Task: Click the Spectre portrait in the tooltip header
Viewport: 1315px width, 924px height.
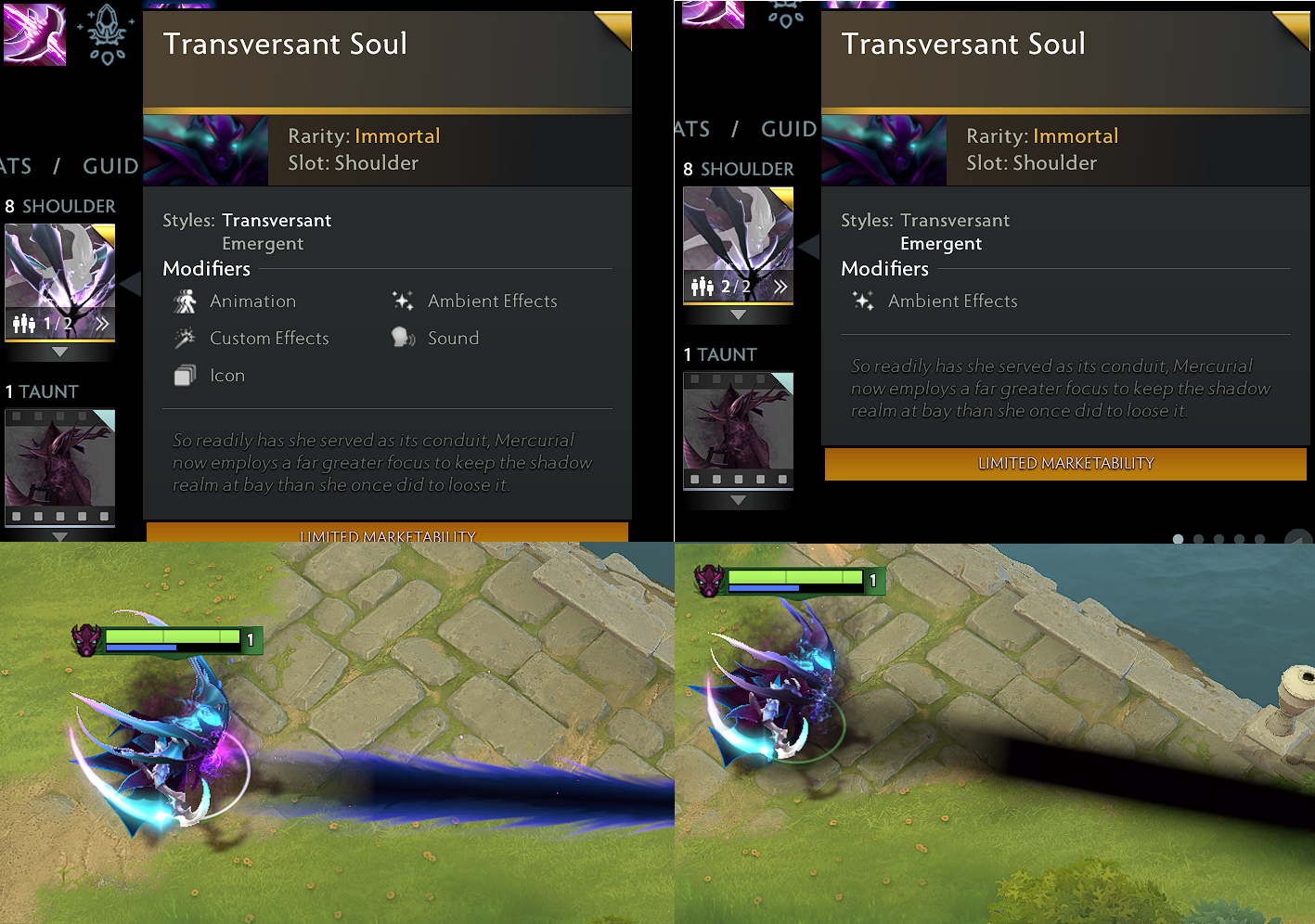Action: click(206, 149)
